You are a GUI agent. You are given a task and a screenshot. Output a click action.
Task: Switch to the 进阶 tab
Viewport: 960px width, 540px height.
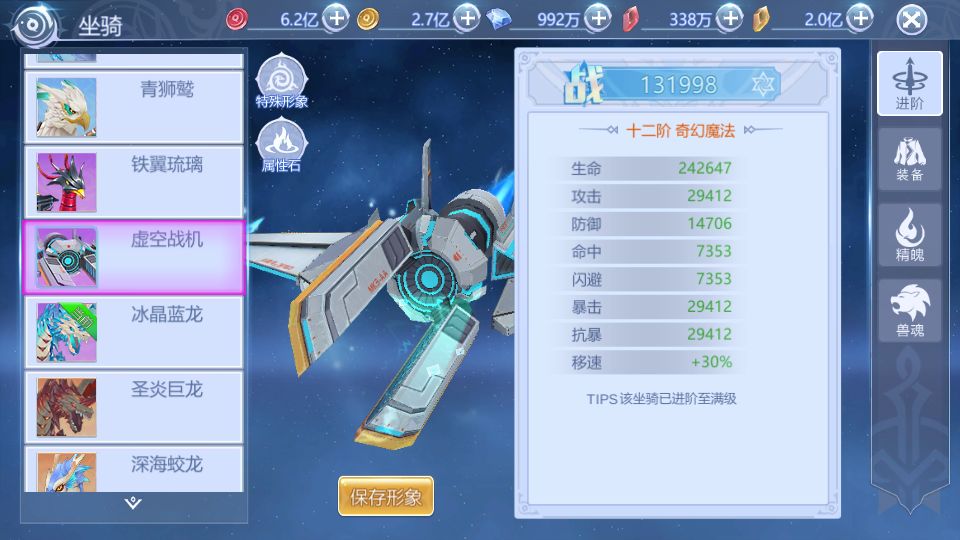pyautogui.click(x=909, y=83)
